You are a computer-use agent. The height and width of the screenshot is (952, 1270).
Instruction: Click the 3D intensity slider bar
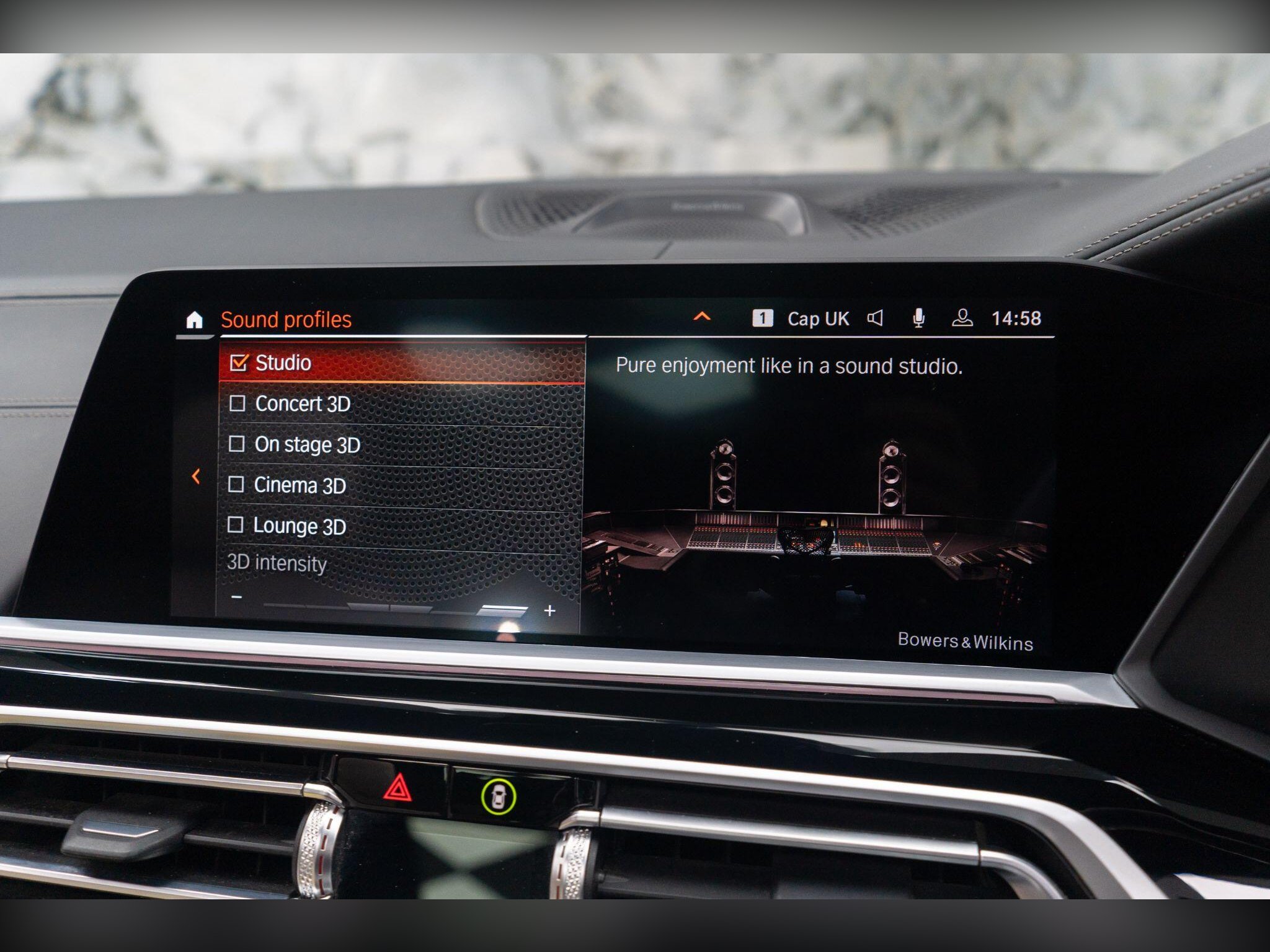[x=394, y=607]
